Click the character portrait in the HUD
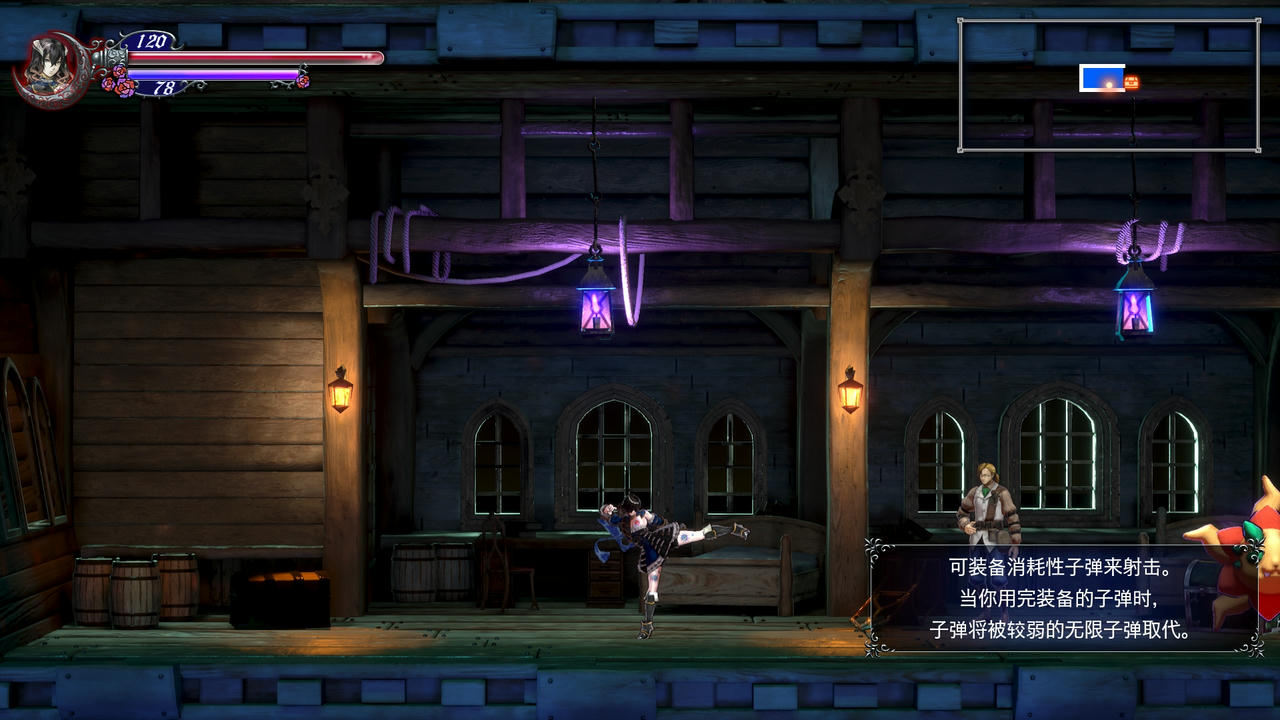Screen dimensions: 1280x720 (47, 66)
